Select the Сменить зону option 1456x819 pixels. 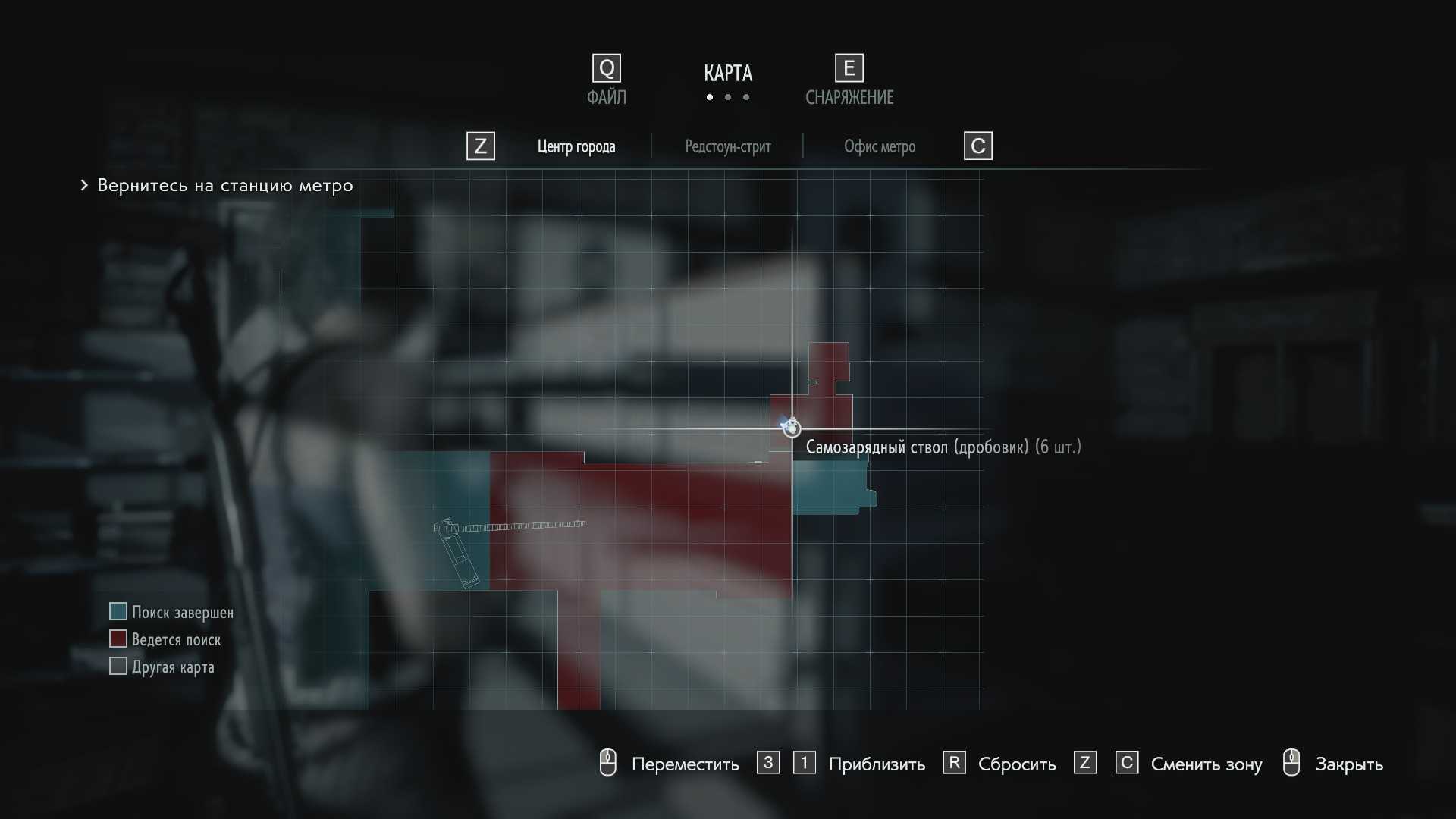click(1206, 764)
